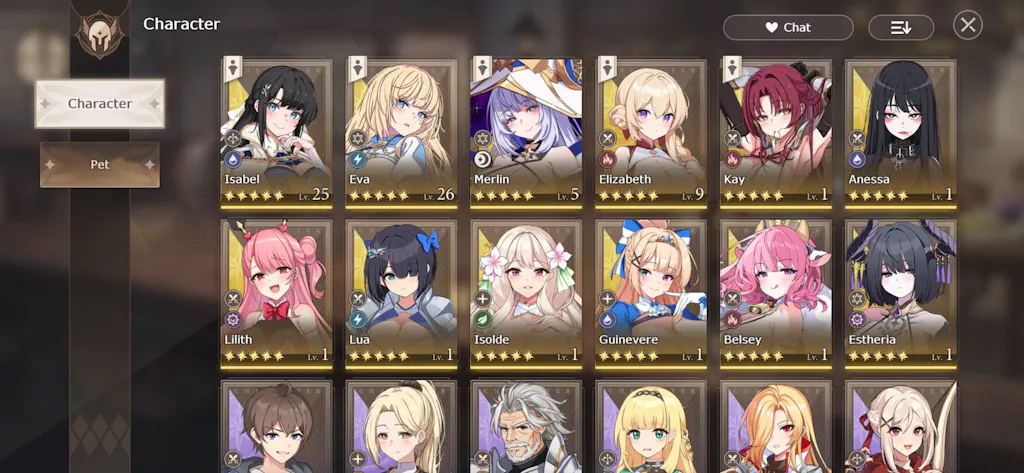This screenshot has width=1024, height=473.
Task: Open the Chat button
Action: point(788,28)
